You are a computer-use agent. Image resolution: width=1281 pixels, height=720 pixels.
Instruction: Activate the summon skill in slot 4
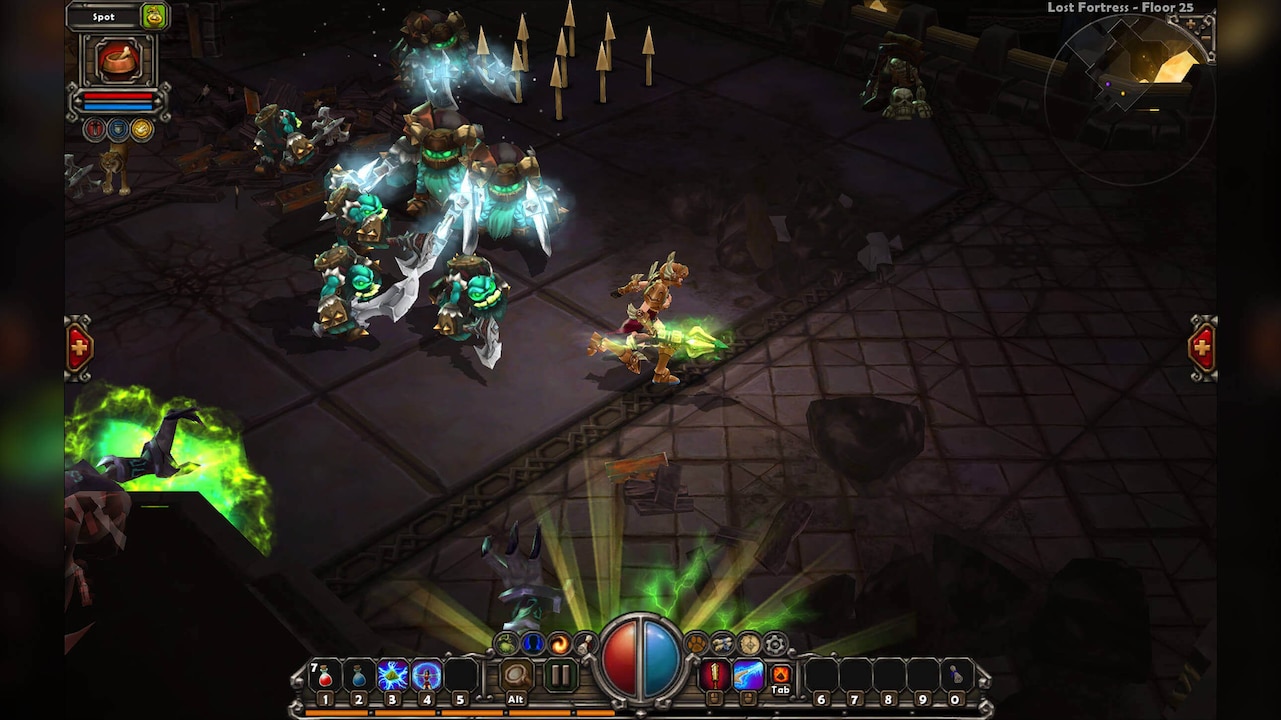click(x=425, y=676)
